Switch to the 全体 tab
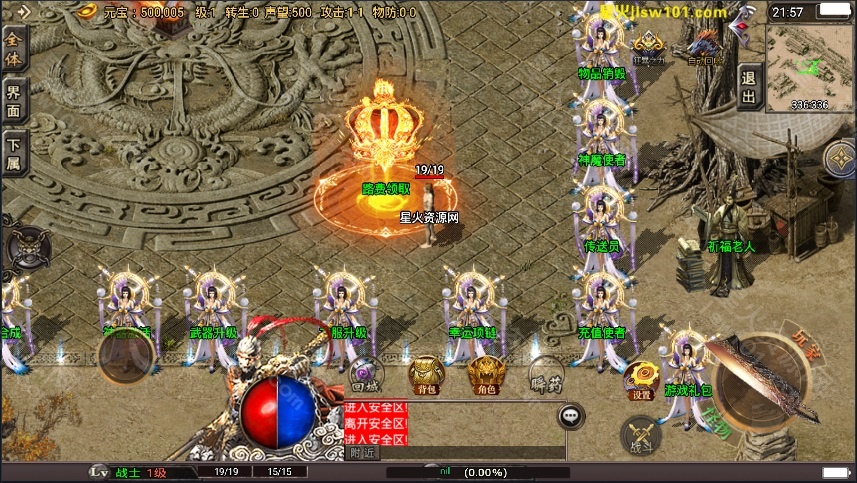 tap(14, 46)
